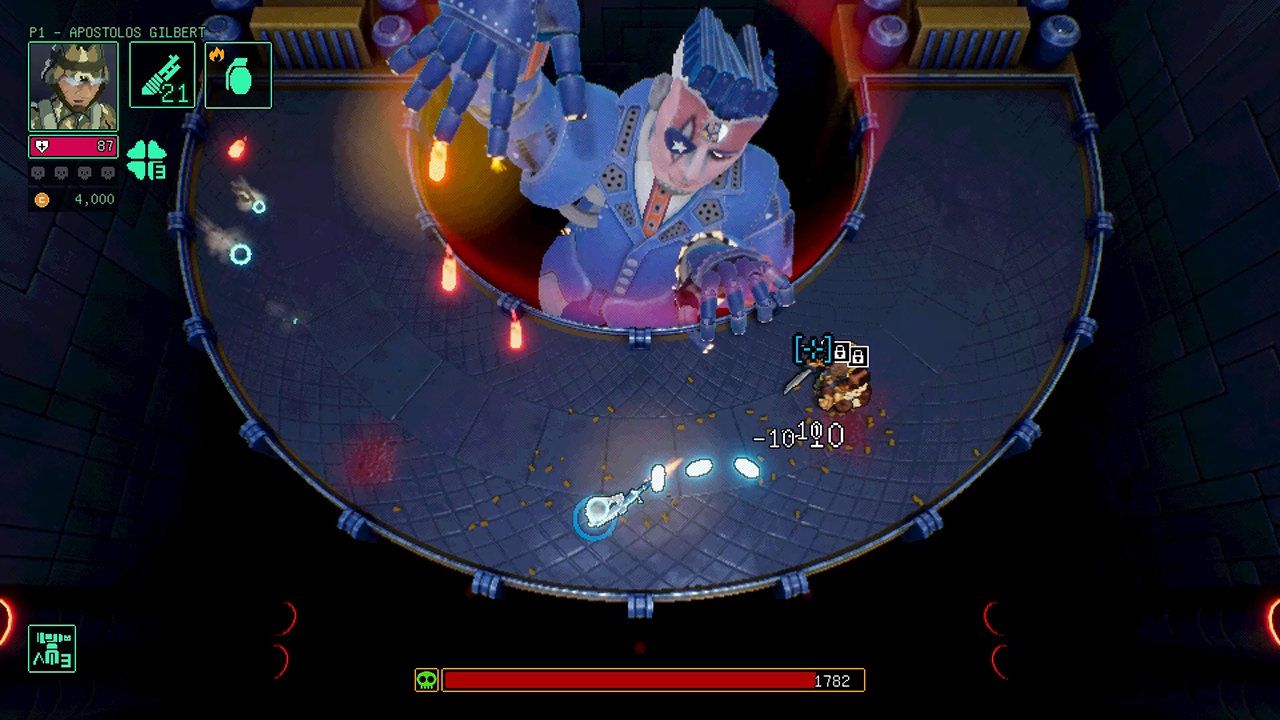Image resolution: width=1280 pixels, height=720 pixels.
Task: Click the last skull marker in the skull row
Action: point(108,172)
